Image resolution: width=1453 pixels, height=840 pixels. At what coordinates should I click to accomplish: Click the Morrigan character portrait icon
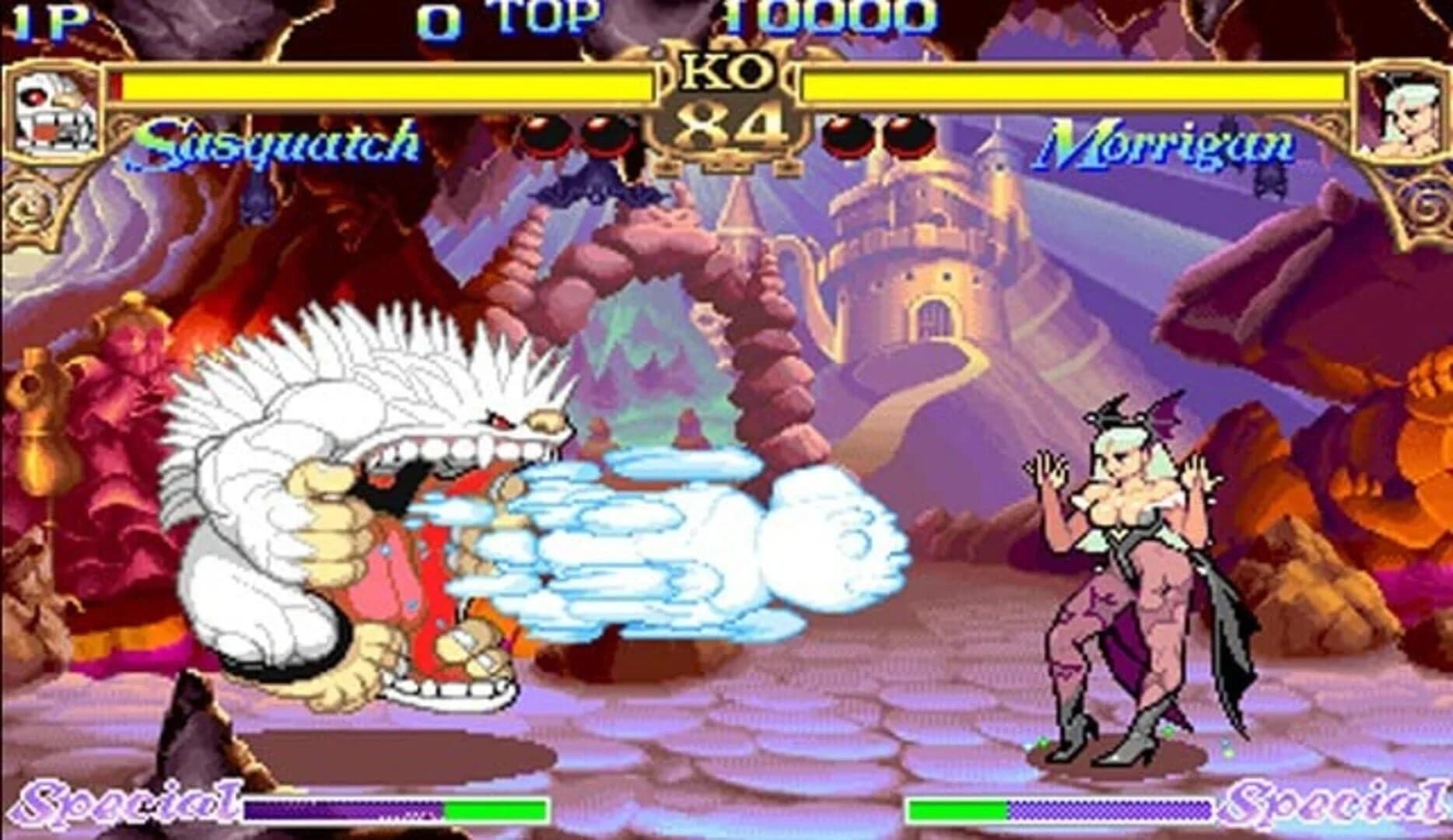click(x=1406, y=109)
